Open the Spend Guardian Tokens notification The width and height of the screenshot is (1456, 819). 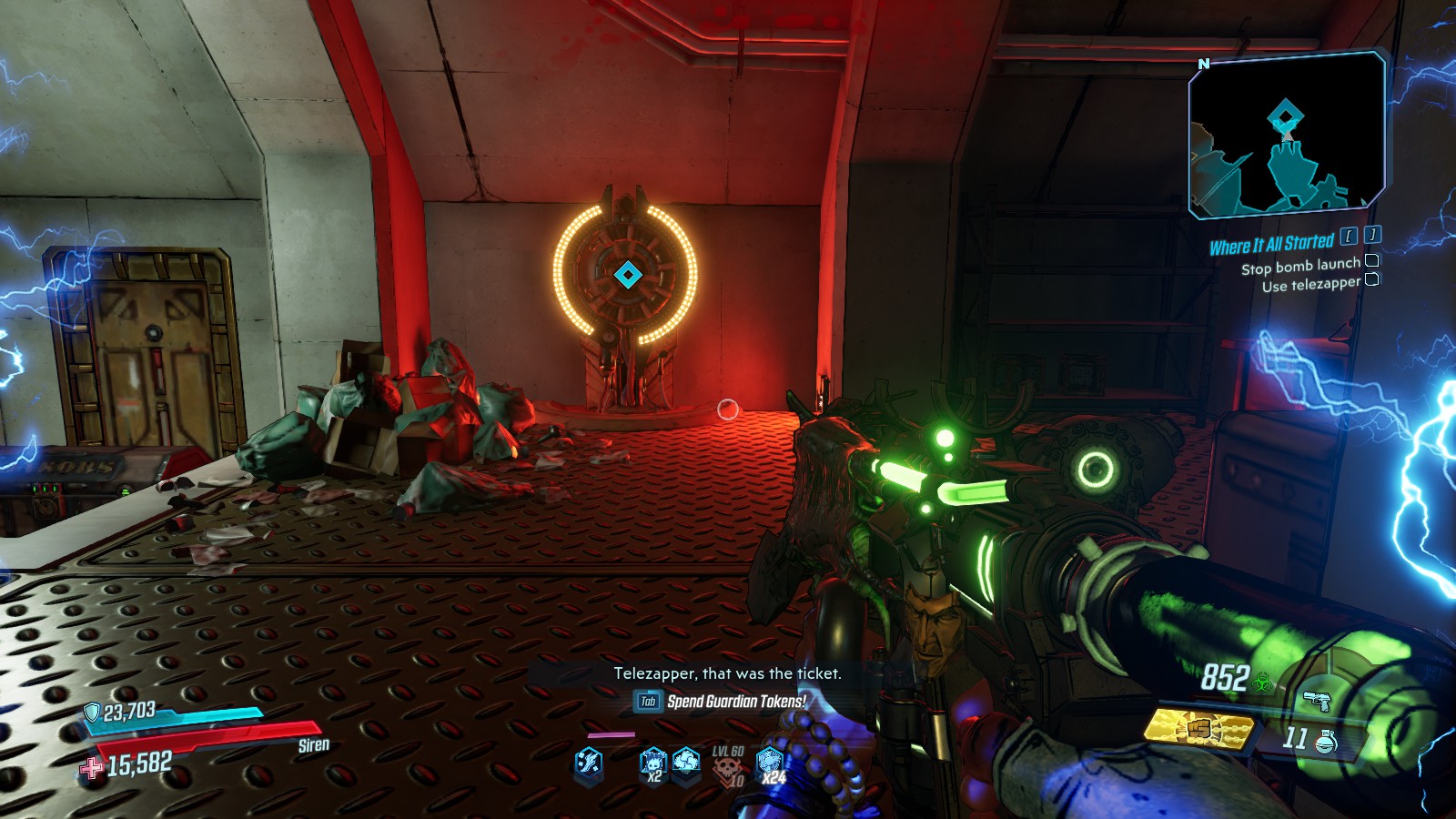coord(735,701)
